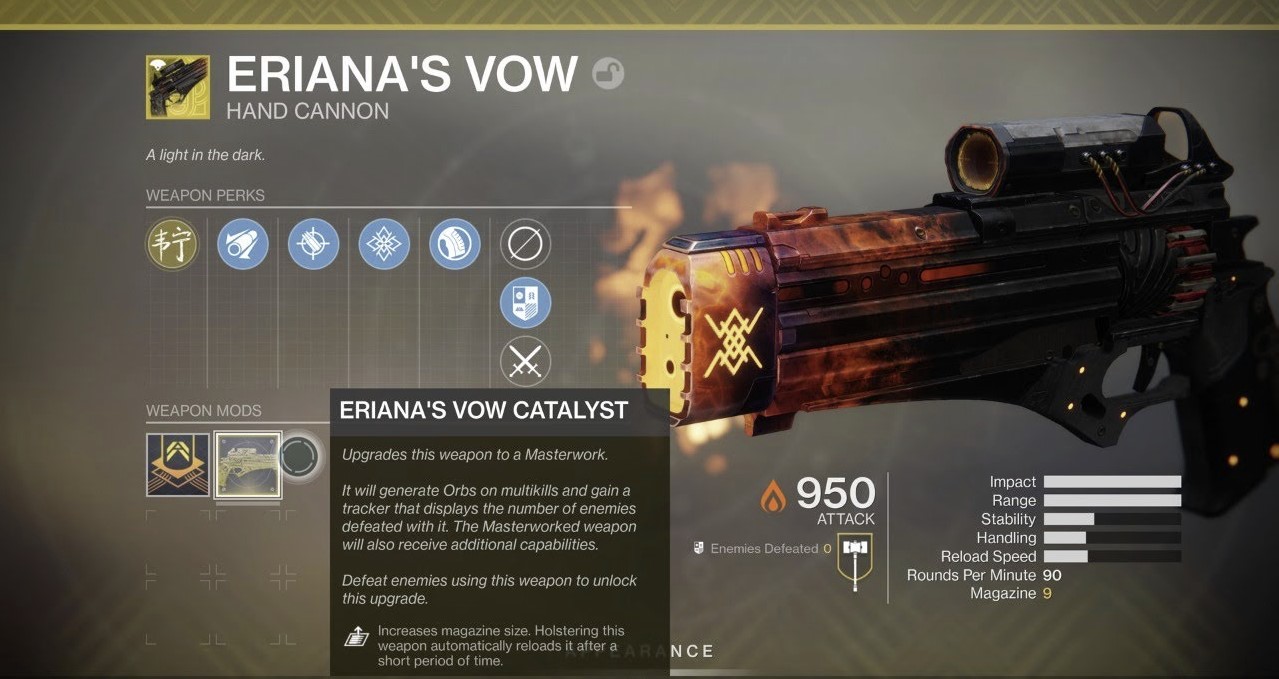The height and width of the screenshot is (679, 1279).
Task: Select the Eriana's Vow Catalyst mod slot
Action: [x=248, y=465]
